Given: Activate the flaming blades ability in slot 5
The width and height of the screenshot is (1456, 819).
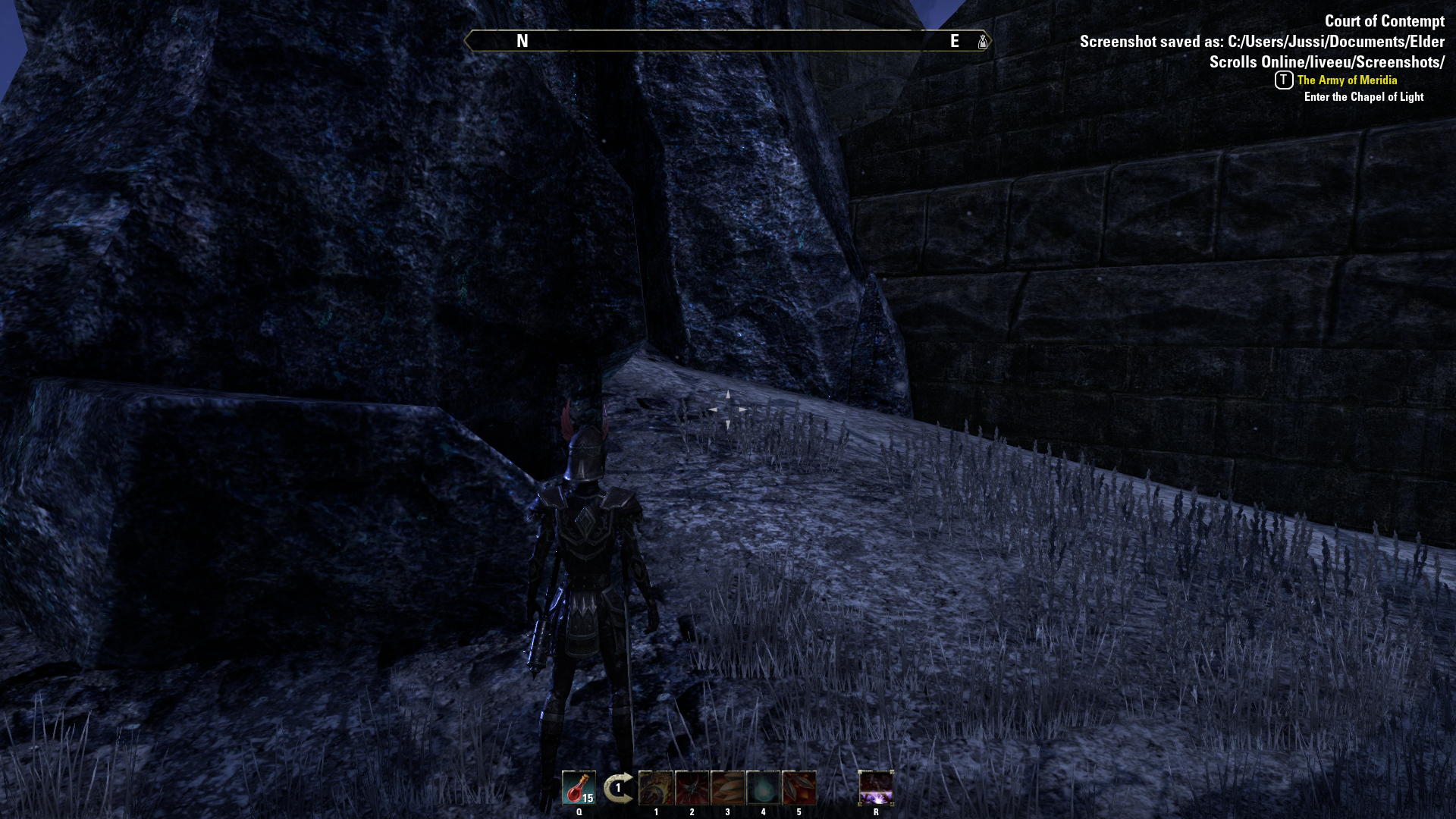Looking at the screenshot, I should click(798, 789).
